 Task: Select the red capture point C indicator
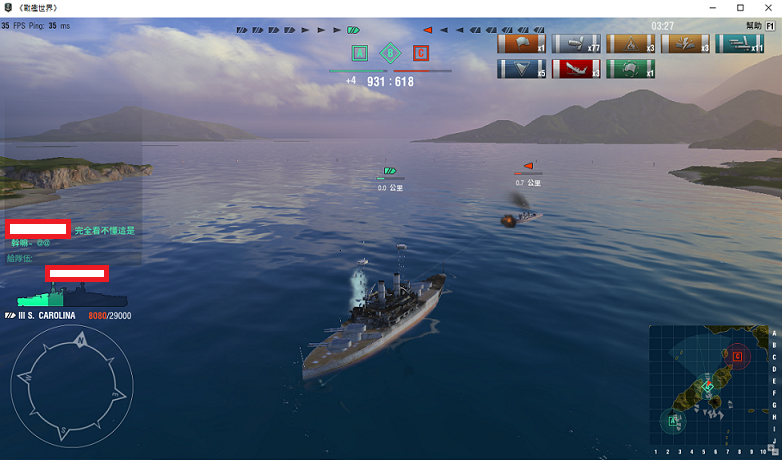point(421,53)
